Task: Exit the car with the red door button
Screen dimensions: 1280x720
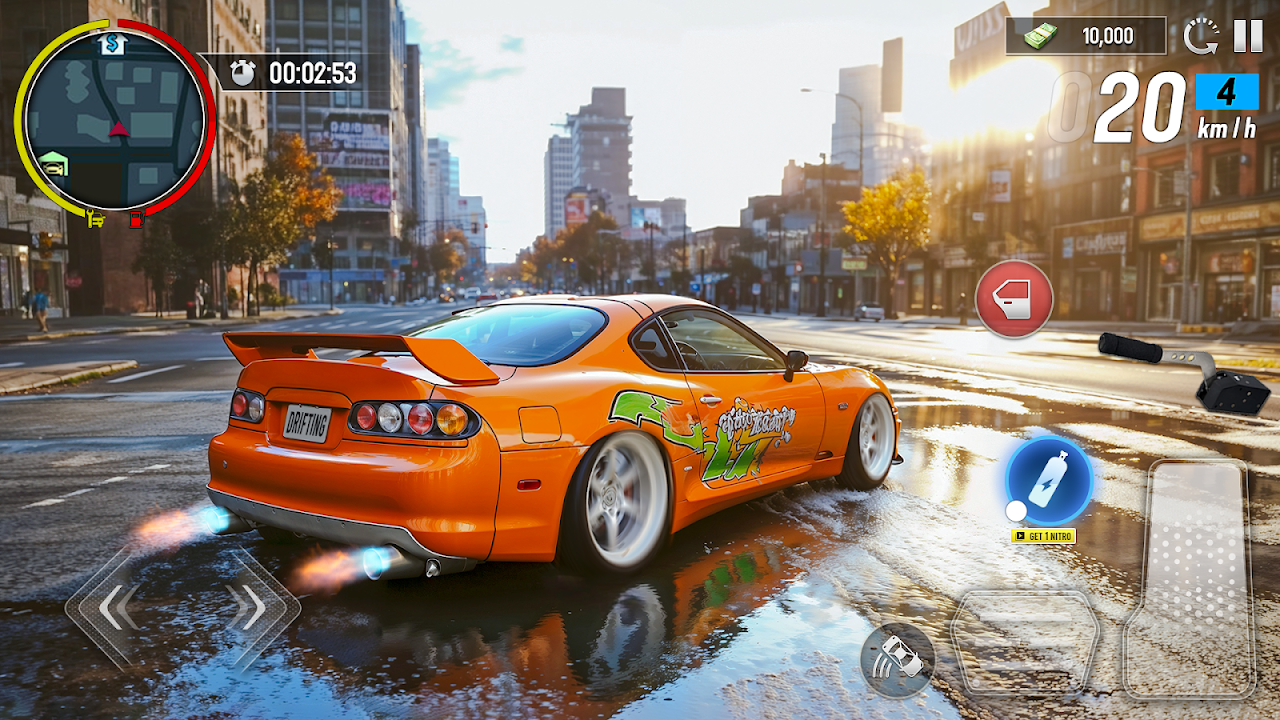Action: (x=1014, y=299)
